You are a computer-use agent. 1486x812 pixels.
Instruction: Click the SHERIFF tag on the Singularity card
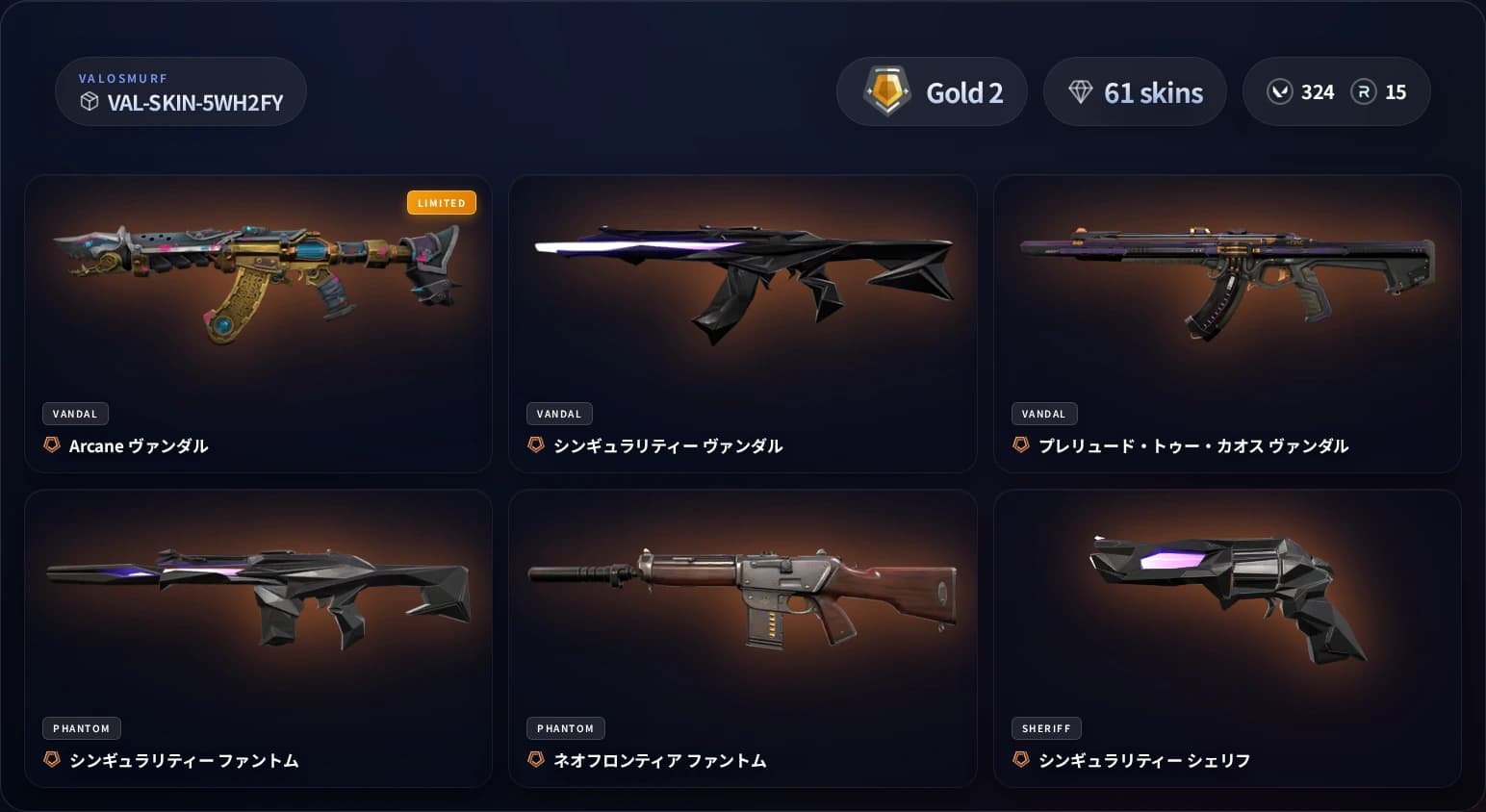(x=1046, y=728)
